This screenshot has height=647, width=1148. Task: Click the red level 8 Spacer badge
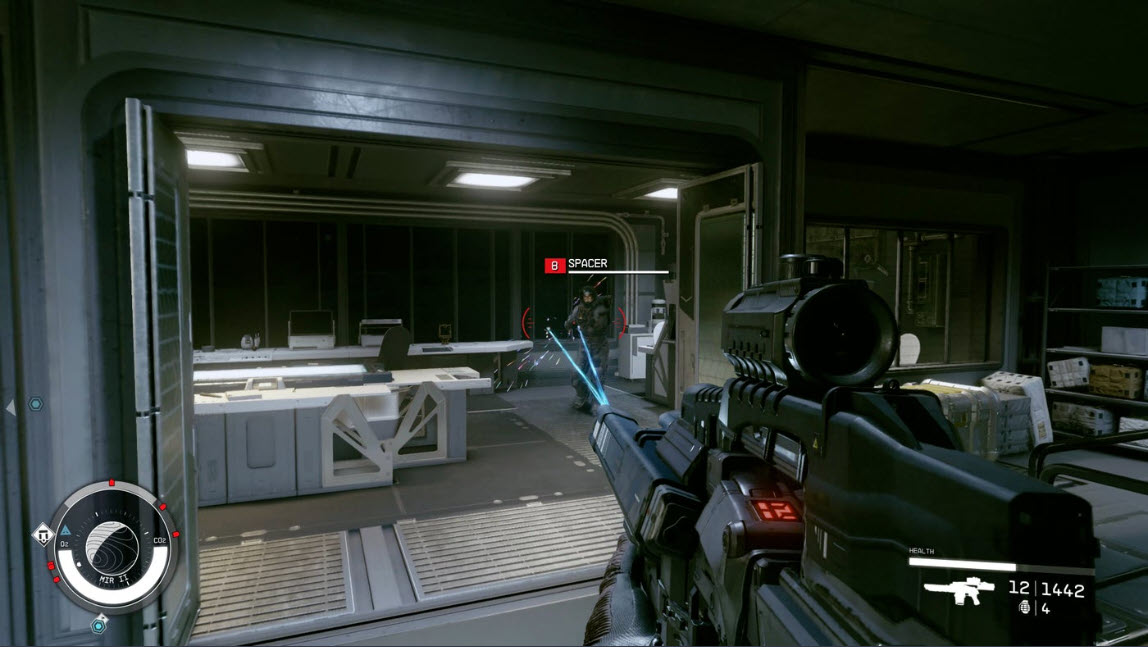tap(554, 265)
